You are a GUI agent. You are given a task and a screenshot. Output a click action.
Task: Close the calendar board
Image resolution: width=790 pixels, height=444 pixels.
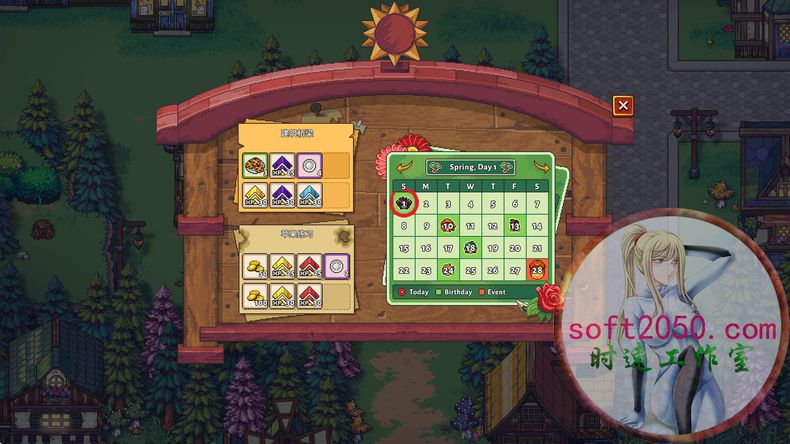(623, 105)
